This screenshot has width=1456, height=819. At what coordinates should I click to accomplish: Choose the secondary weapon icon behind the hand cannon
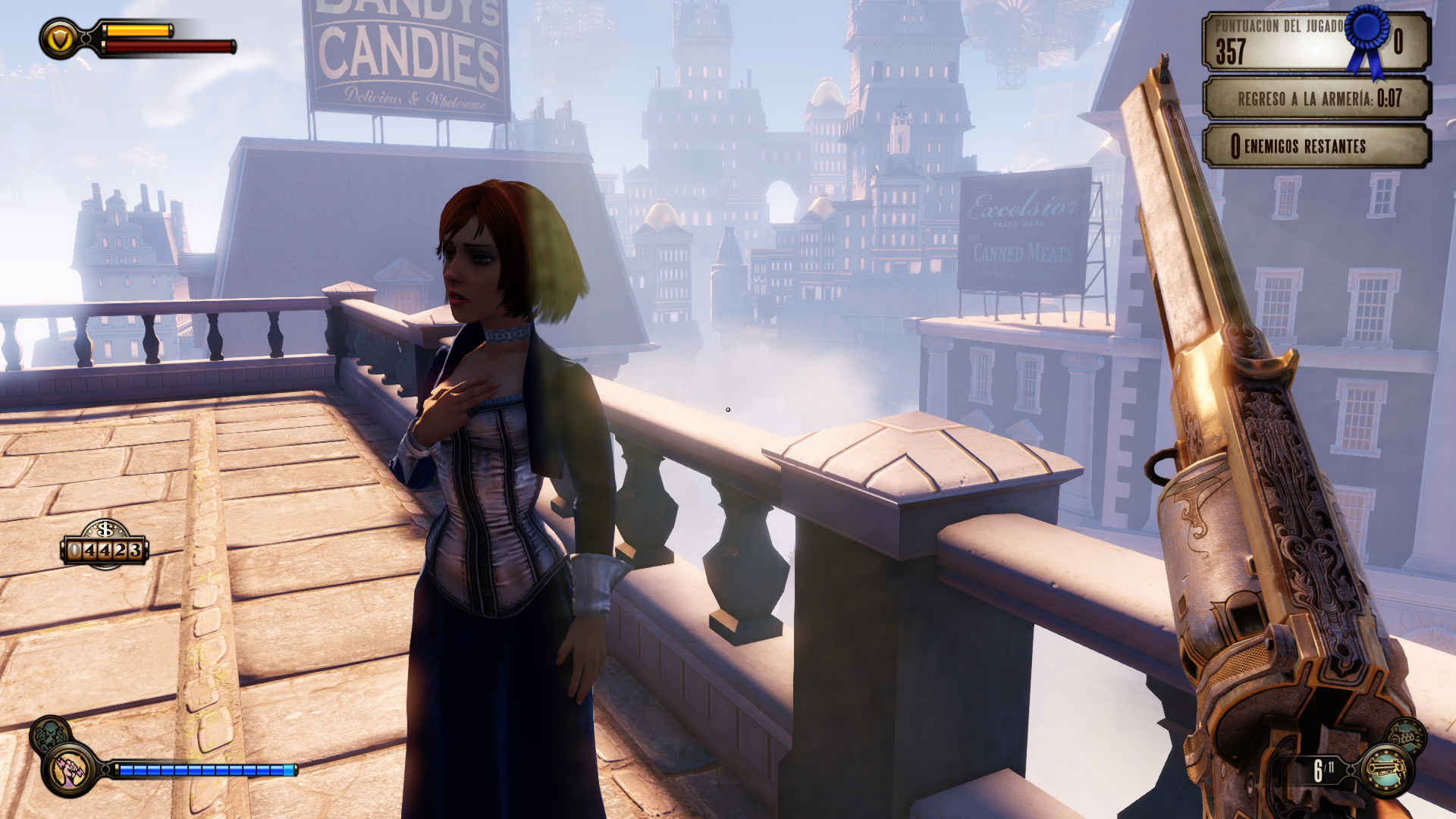pos(1407,735)
